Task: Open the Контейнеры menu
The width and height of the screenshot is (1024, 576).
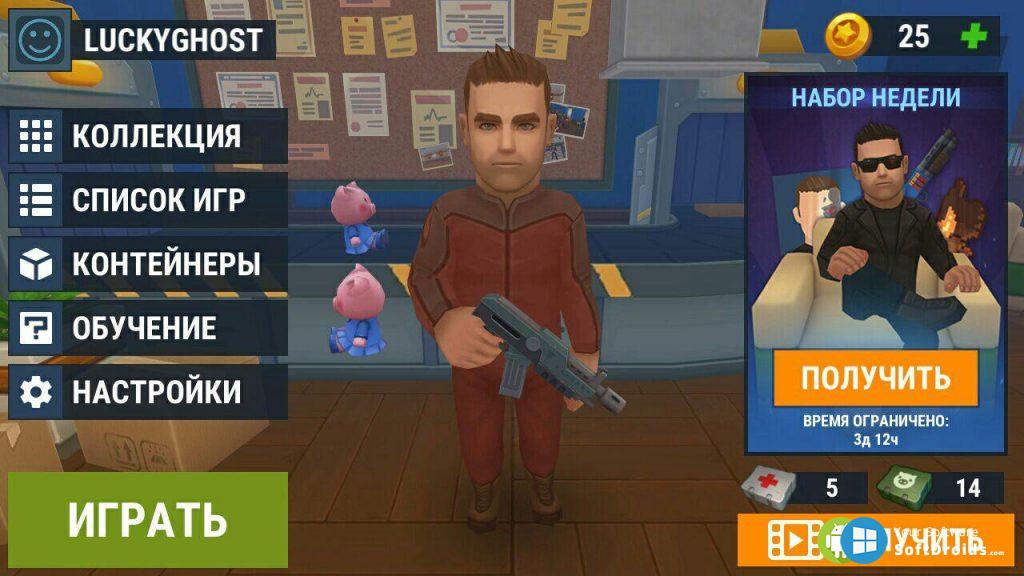Action: click(x=148, y=264)
